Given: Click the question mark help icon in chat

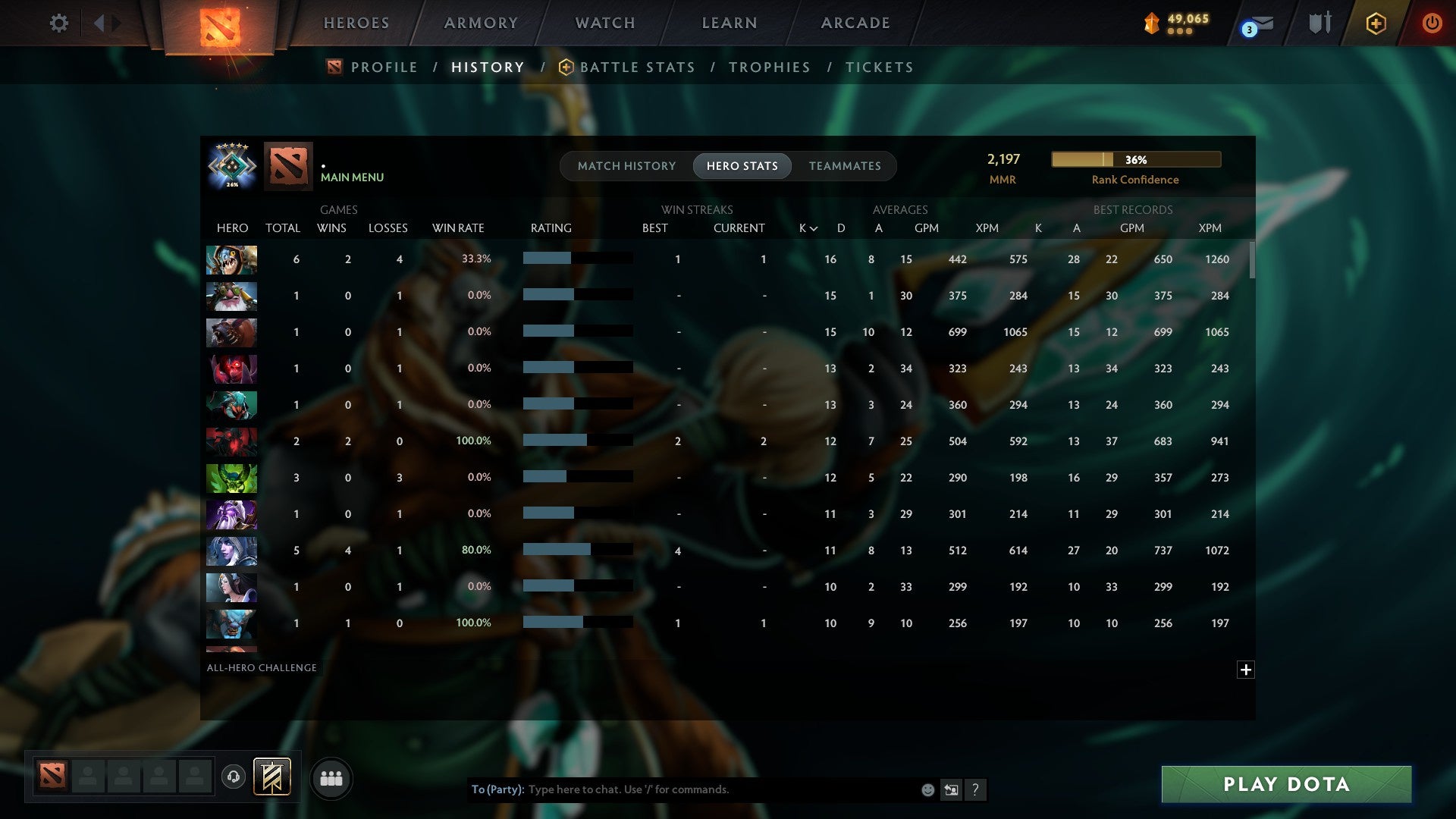Looking at the screenshot, I should click(976, 789).
